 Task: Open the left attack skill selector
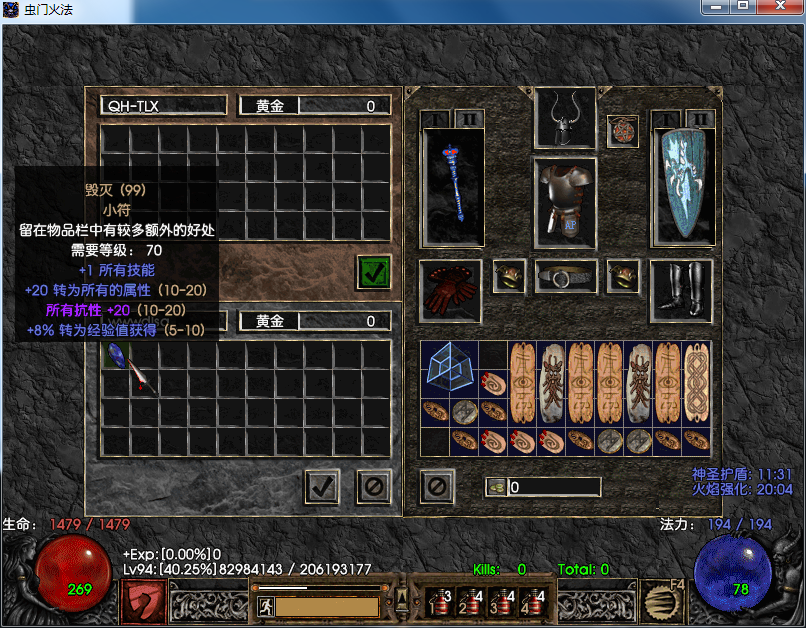(x=145, y=600)
